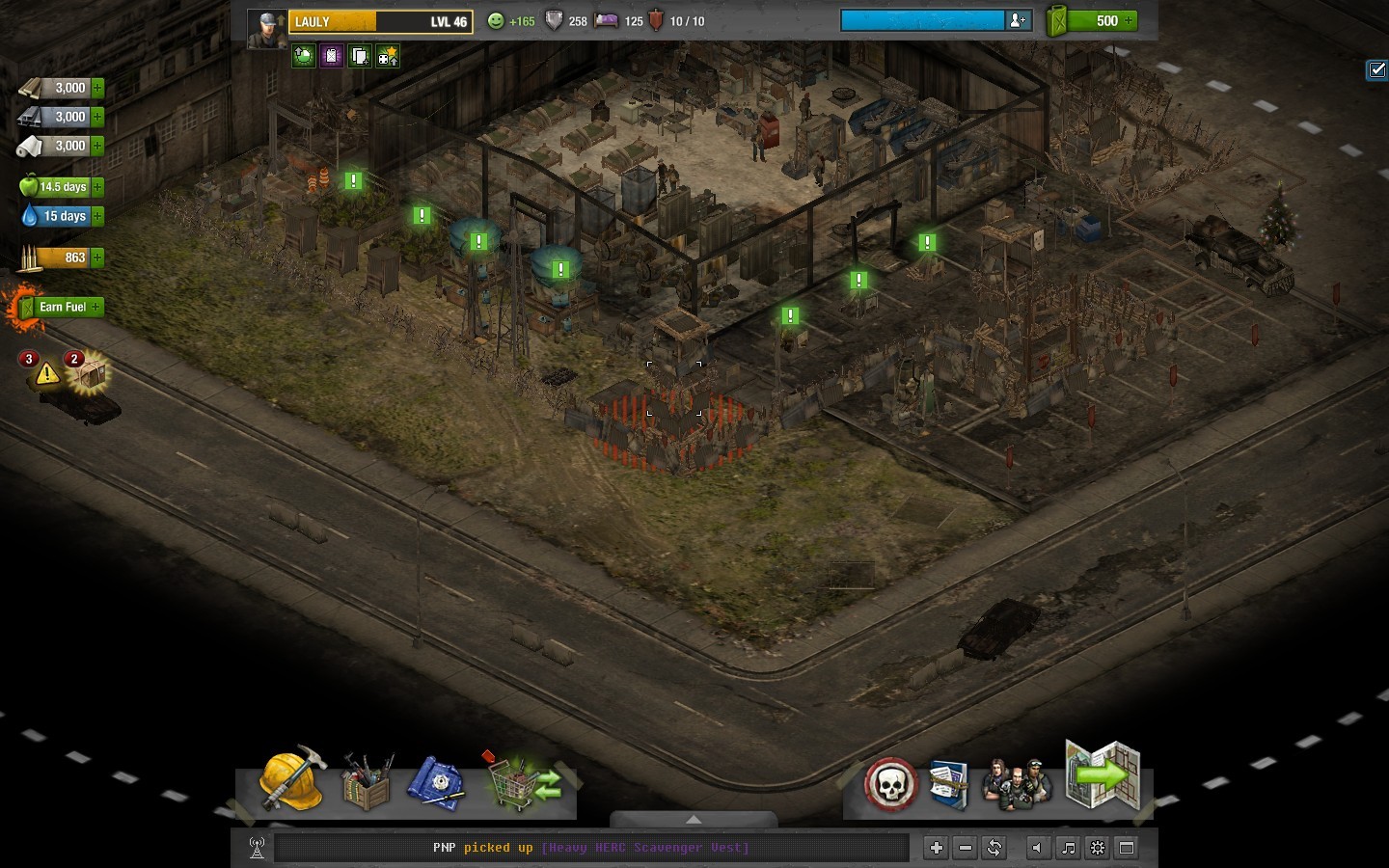Expand the chat panel arrow tab
Viewport: 1389px width, 868px height.
click(694, 820)
